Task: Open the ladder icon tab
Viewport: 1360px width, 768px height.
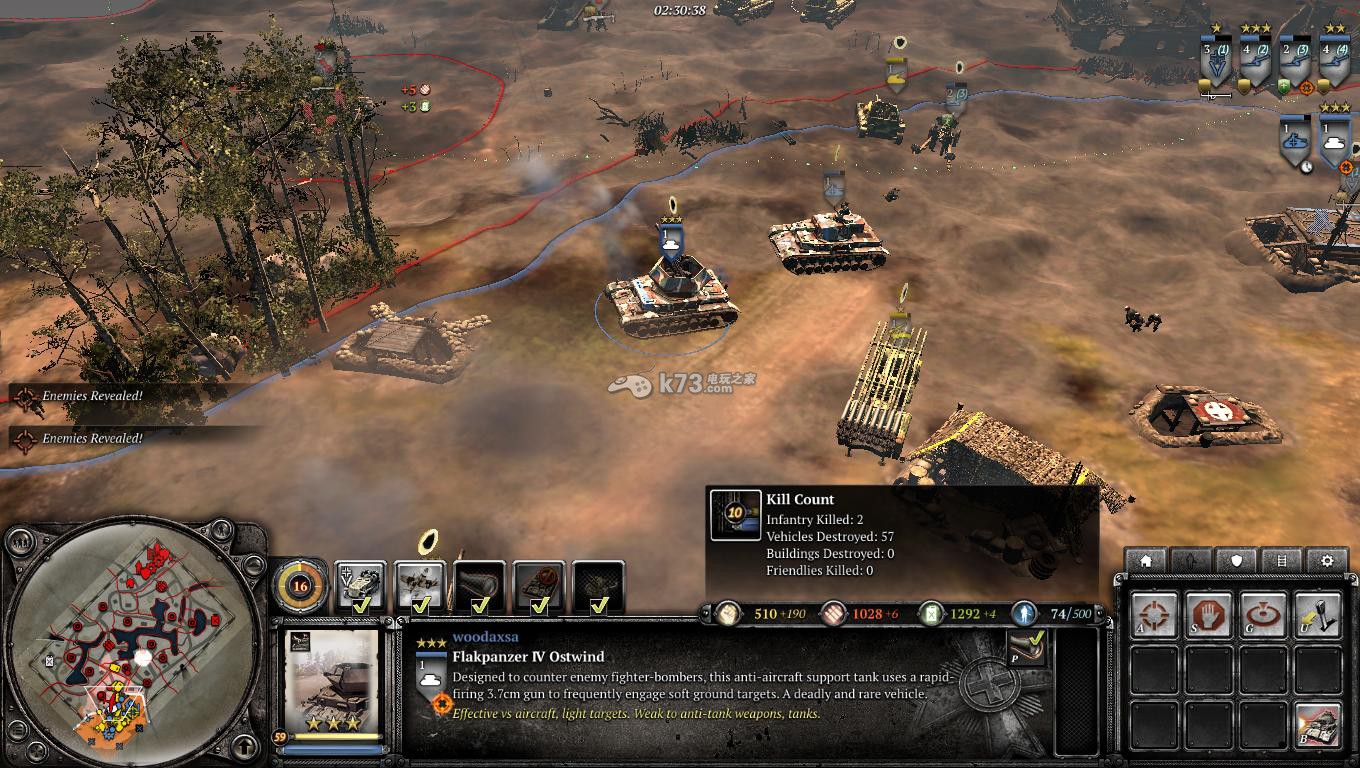Action: click(1282, 561)
